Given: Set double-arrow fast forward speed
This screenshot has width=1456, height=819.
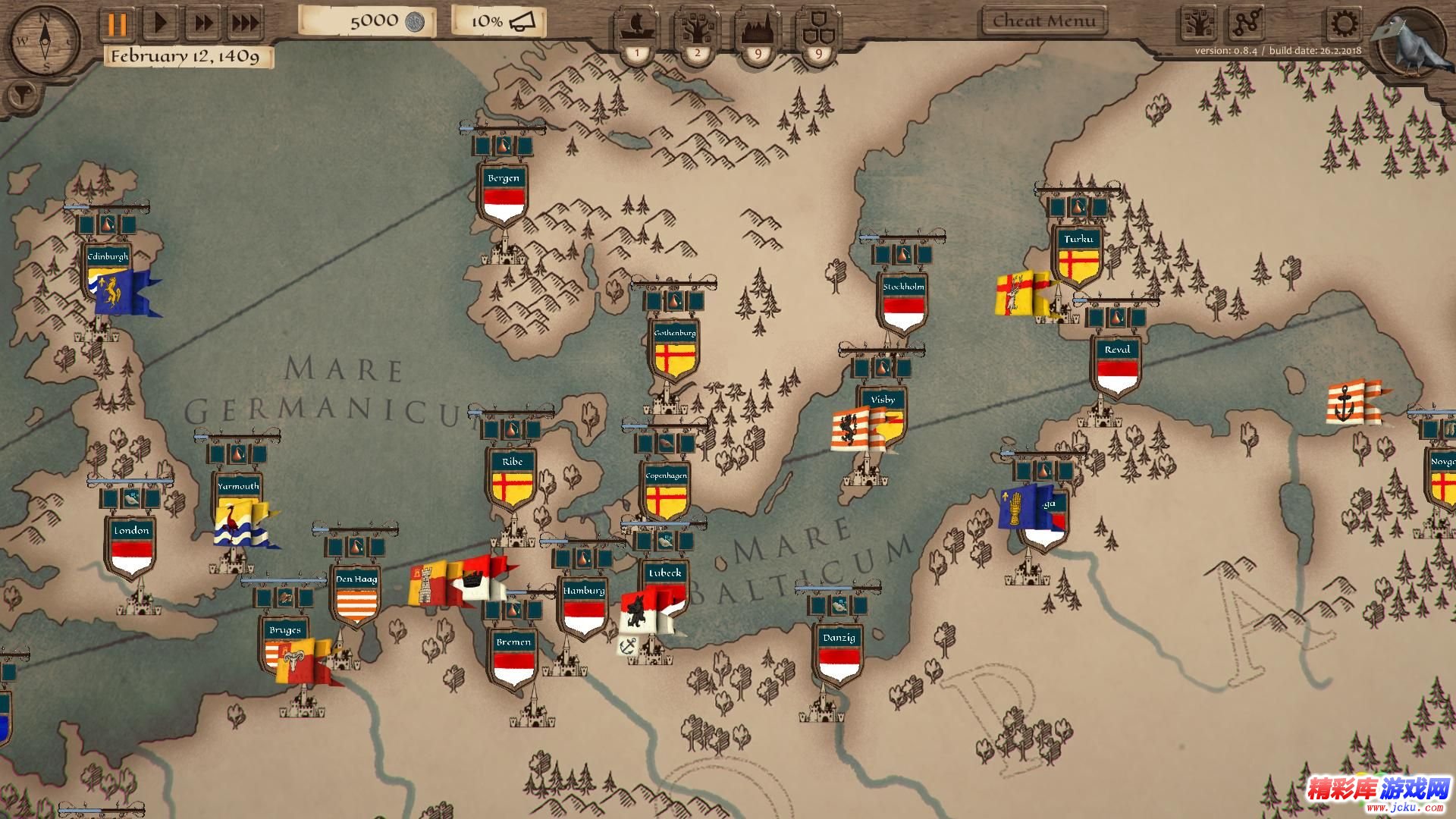Looking at the screenshot, I should point(203,24).
